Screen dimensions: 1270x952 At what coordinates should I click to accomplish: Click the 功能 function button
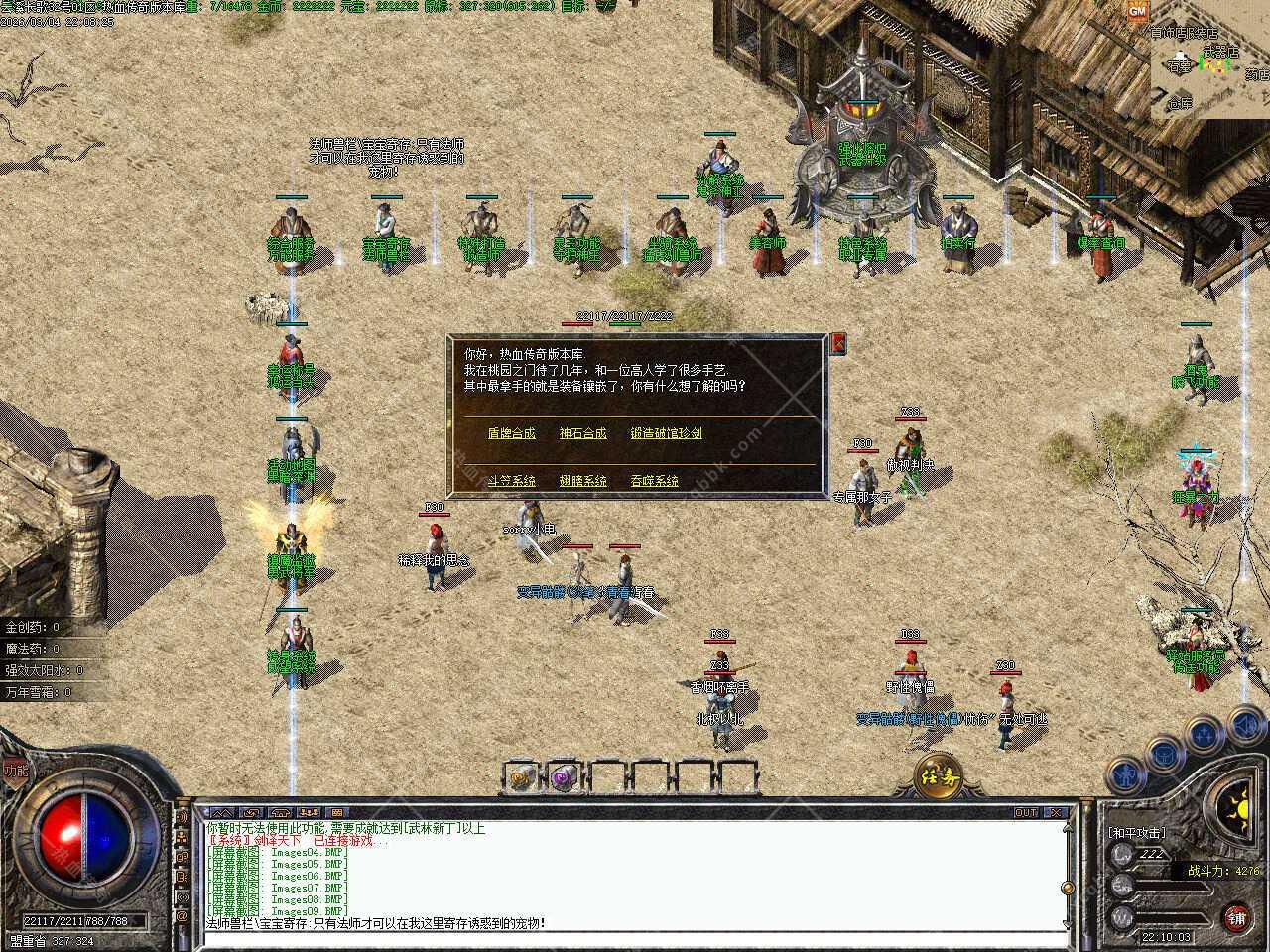point(15,769)
